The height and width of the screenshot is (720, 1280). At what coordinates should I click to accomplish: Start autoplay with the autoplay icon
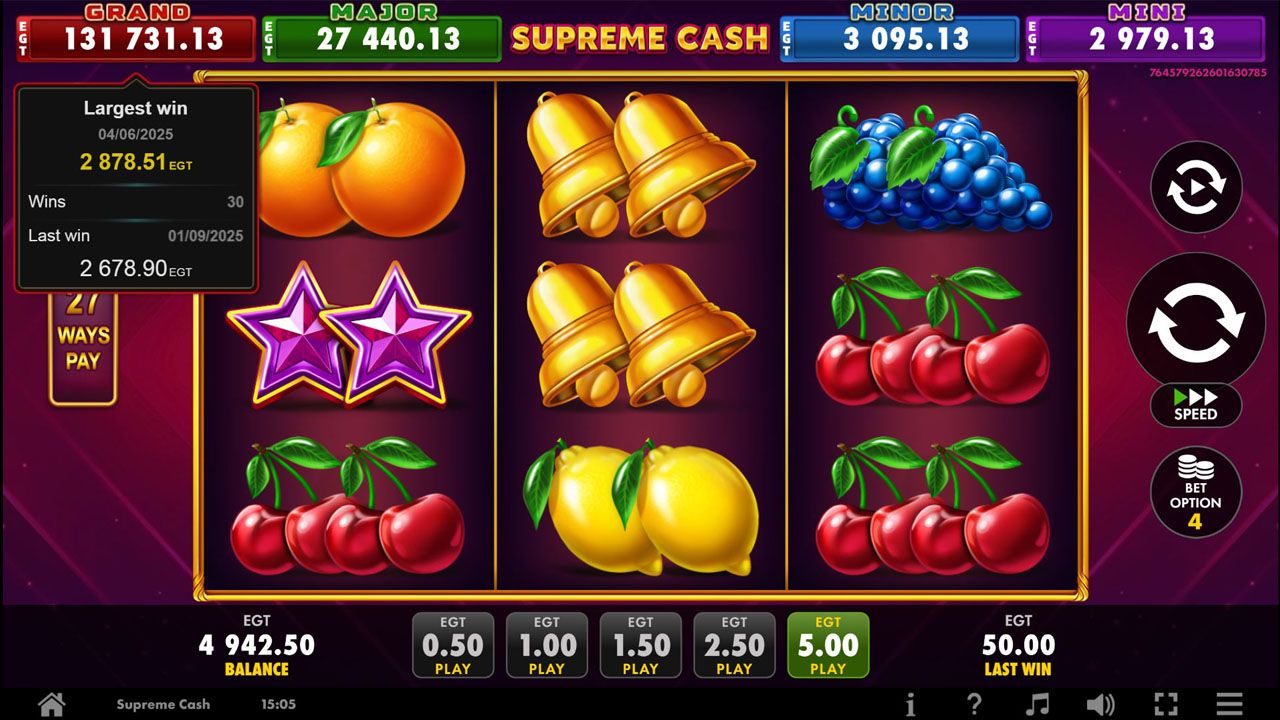pos(1196,188)
